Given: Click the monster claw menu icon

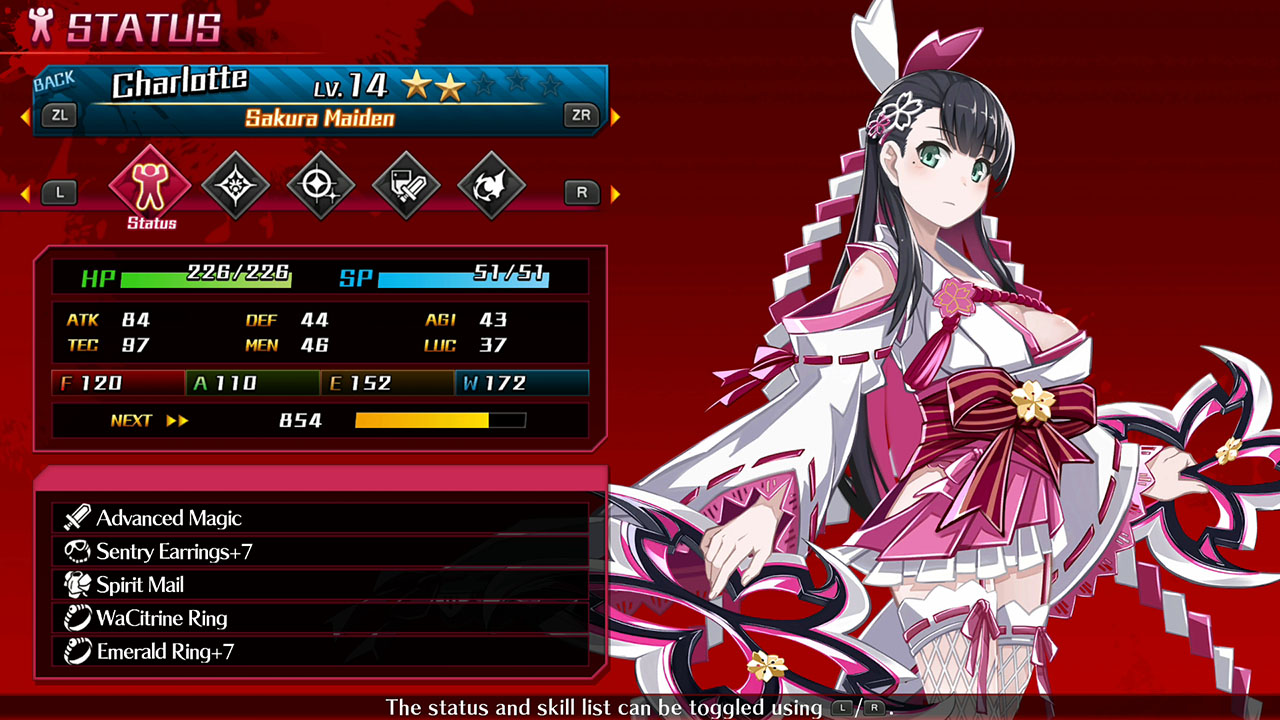Looking at the screenshot, I should pos(491,186).
